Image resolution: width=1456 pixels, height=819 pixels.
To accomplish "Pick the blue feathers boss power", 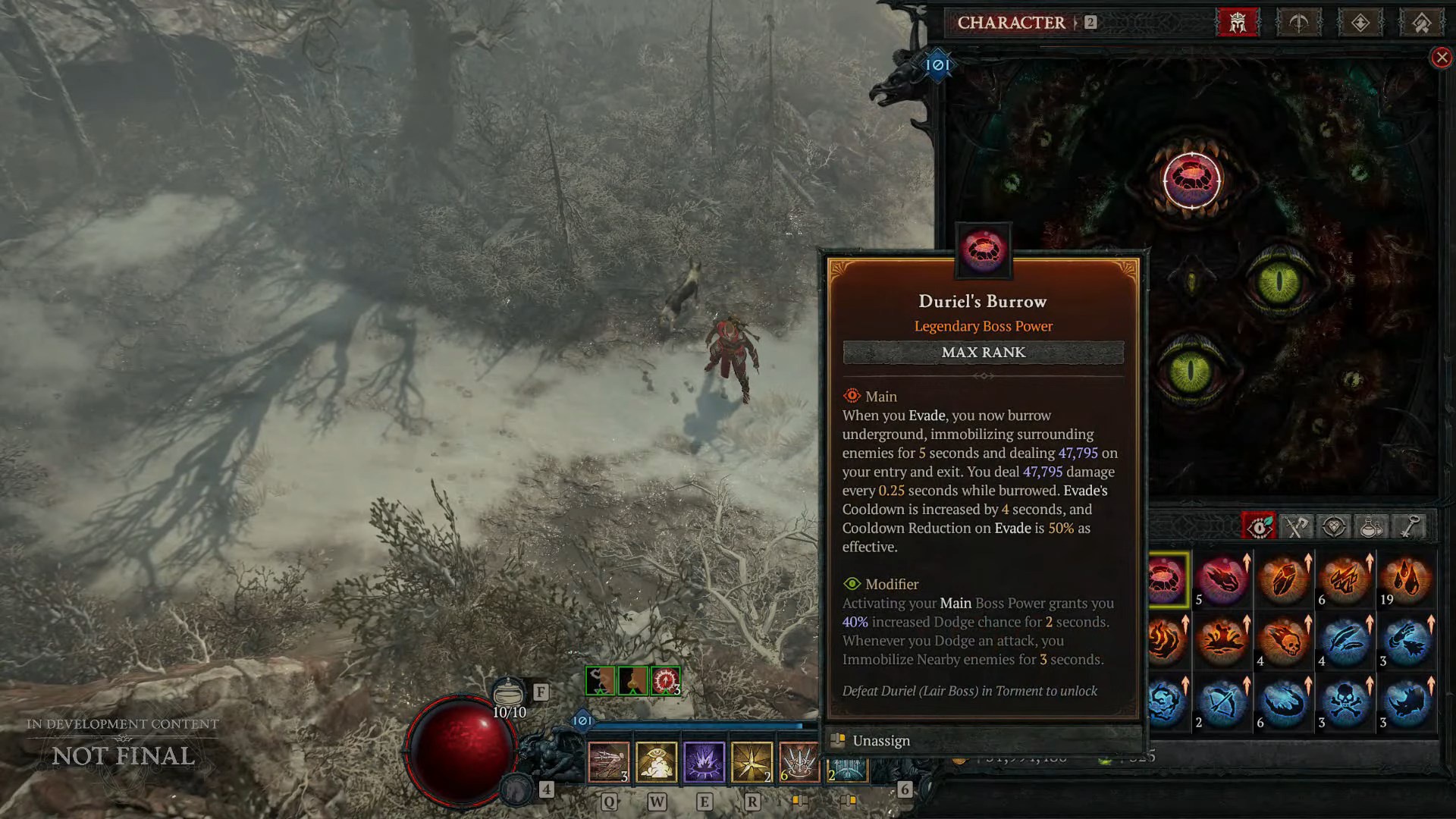I will [x=1345, y=641].
